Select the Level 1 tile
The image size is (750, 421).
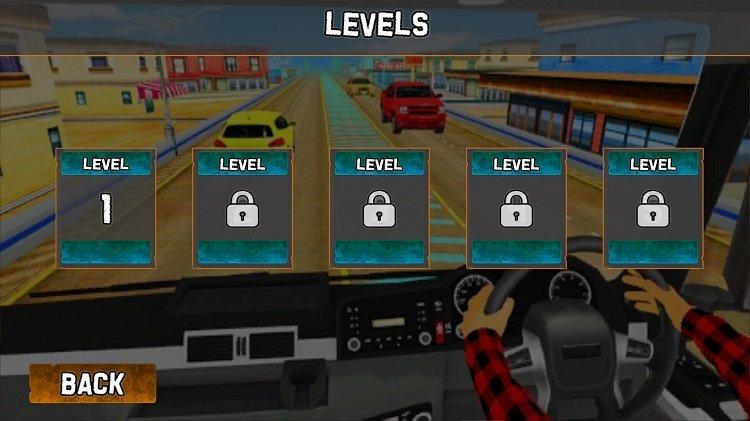pos(106,208)
